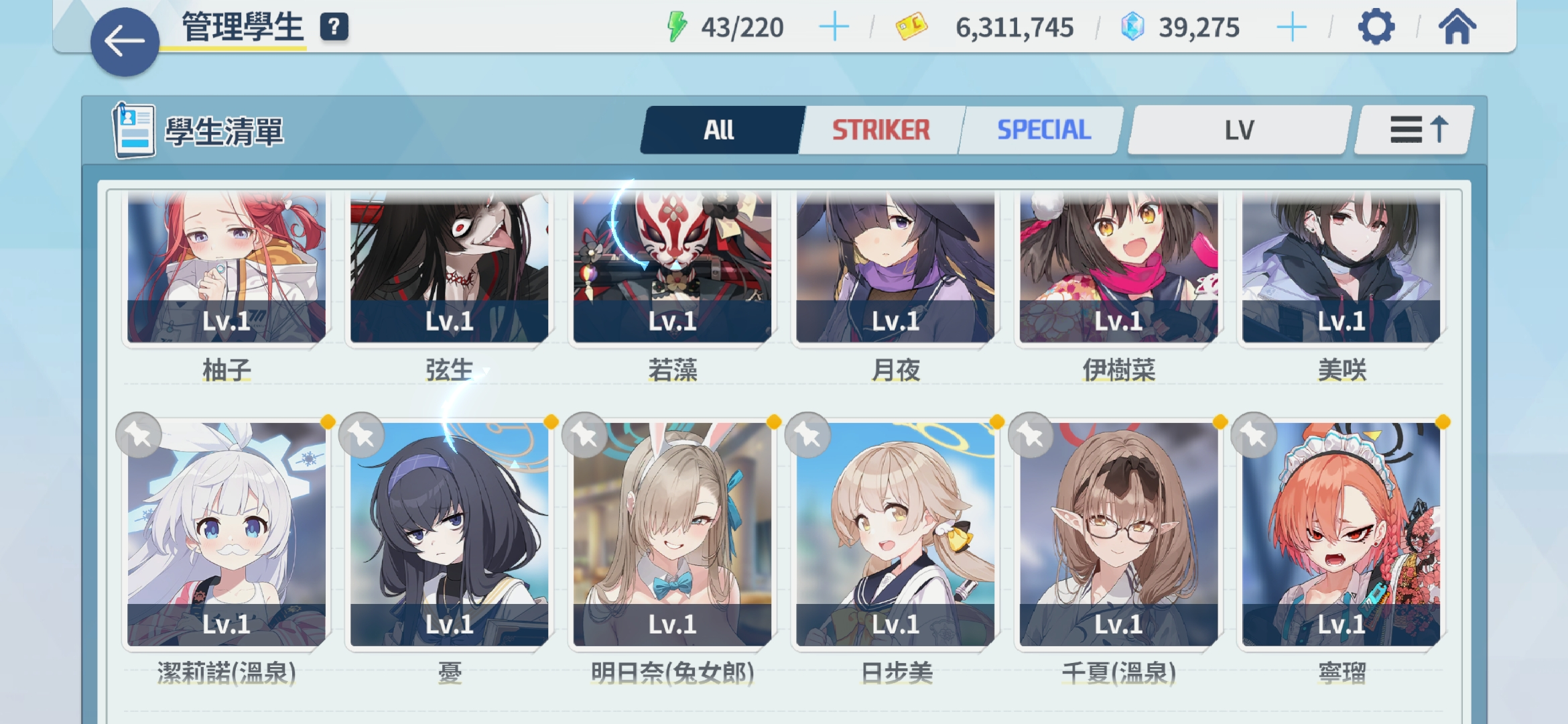Switch to the All filter tab
Screen dimensions: 1568x724
tap(720, 130)
